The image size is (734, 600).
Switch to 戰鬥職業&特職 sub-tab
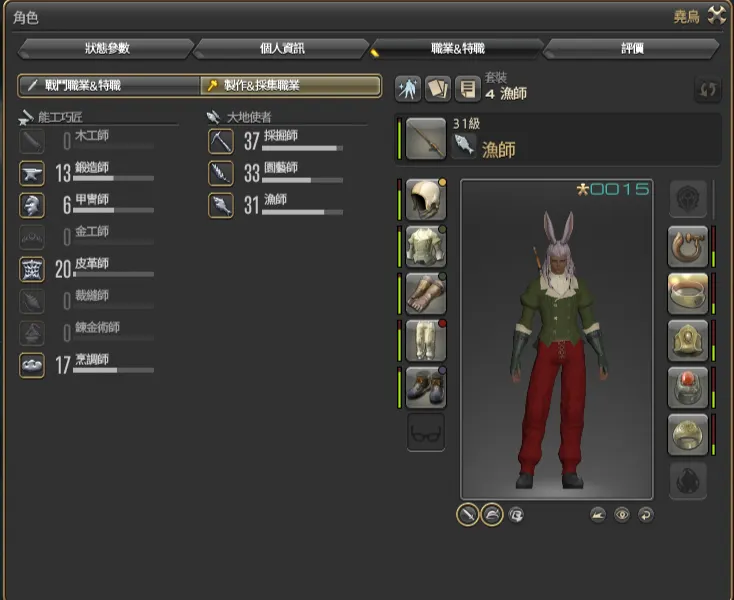click(110, 86)
